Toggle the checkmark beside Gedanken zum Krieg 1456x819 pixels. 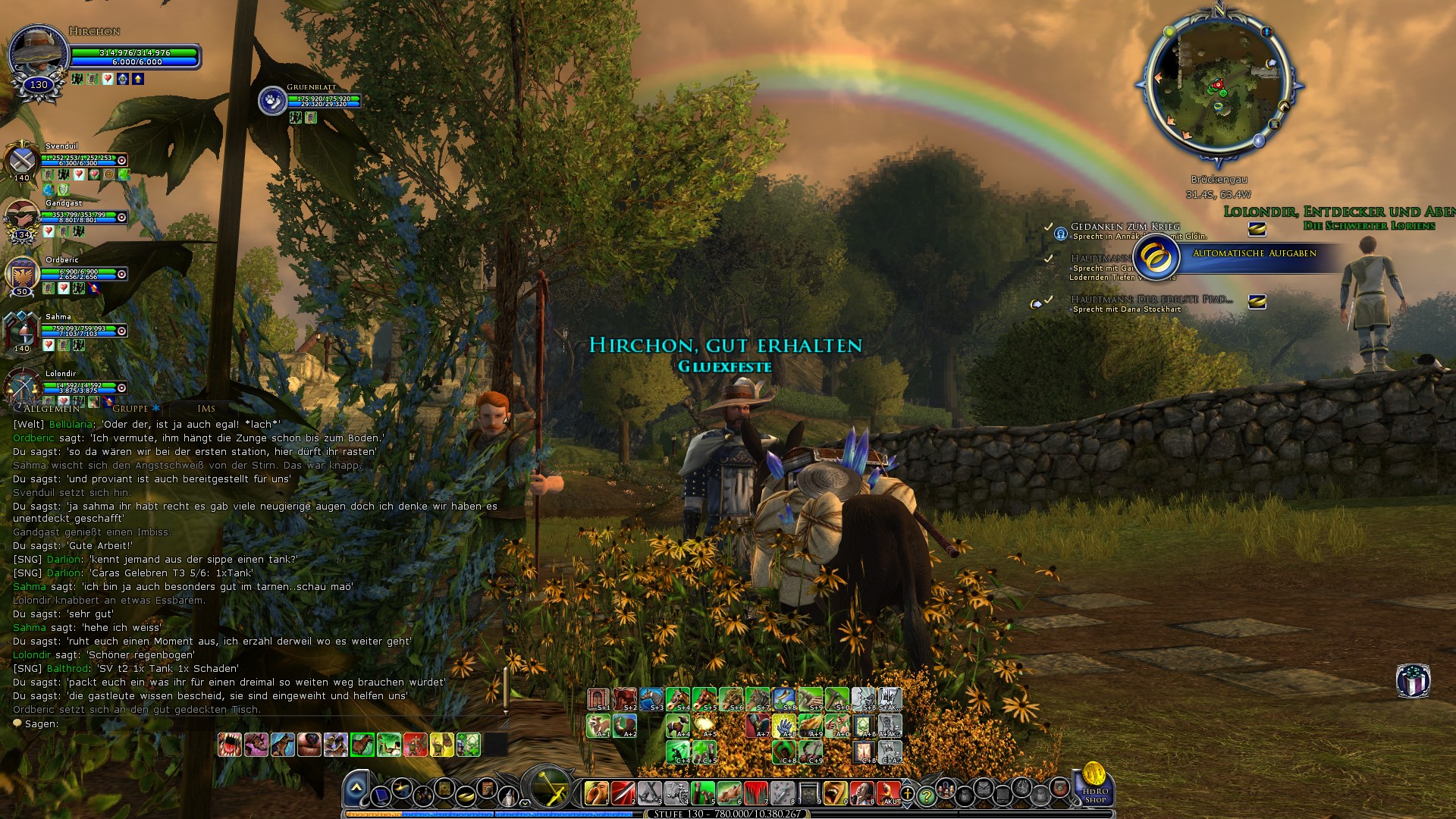(1050, 227)
